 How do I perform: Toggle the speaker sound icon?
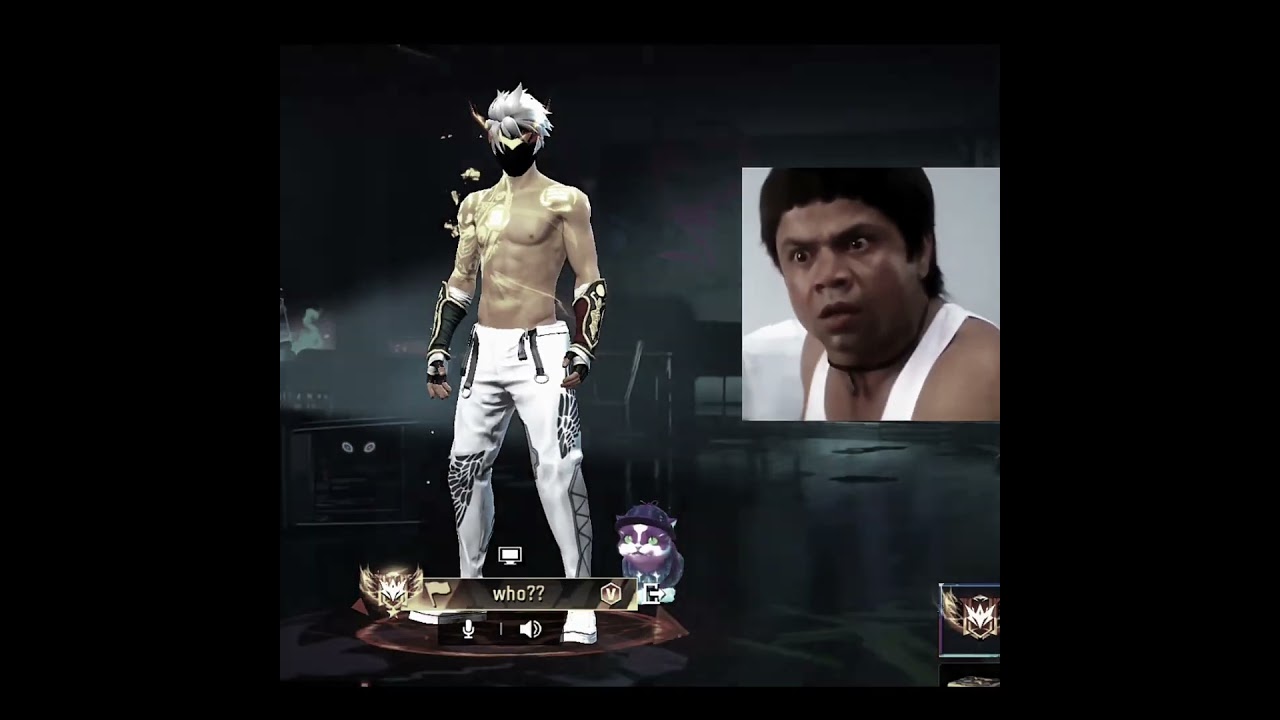pos(530,629)
